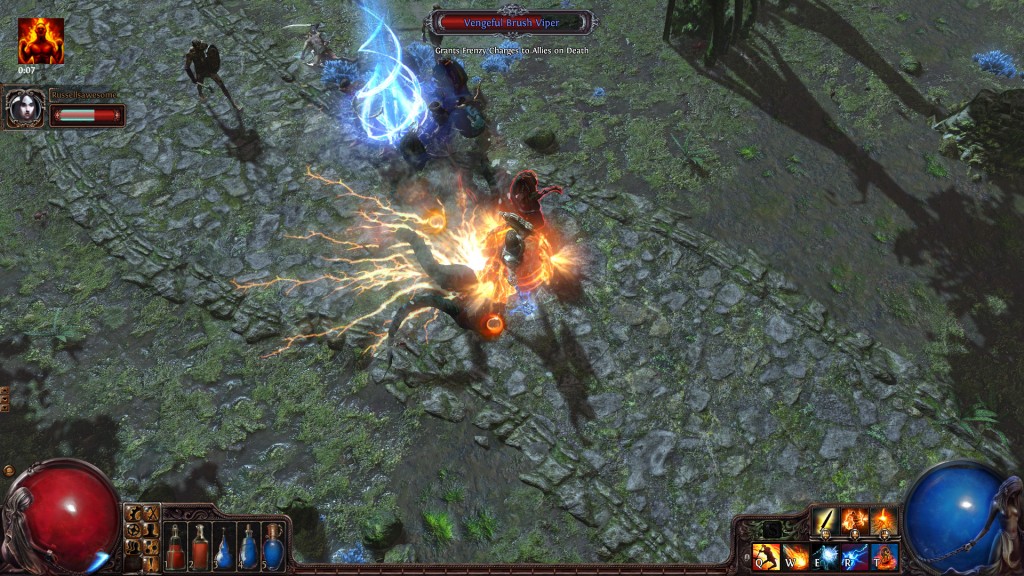Image resolution: width=1024 pixels, height=576 pixels.
Task: Activate the R lightning skill
Action: point(855,556)
